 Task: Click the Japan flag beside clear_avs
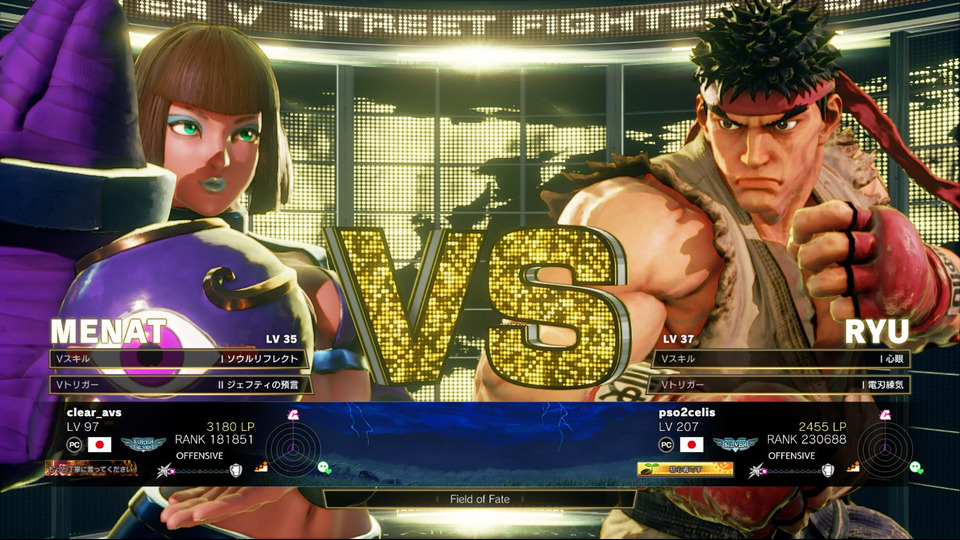pyautogui.click(x=99, y=445)
